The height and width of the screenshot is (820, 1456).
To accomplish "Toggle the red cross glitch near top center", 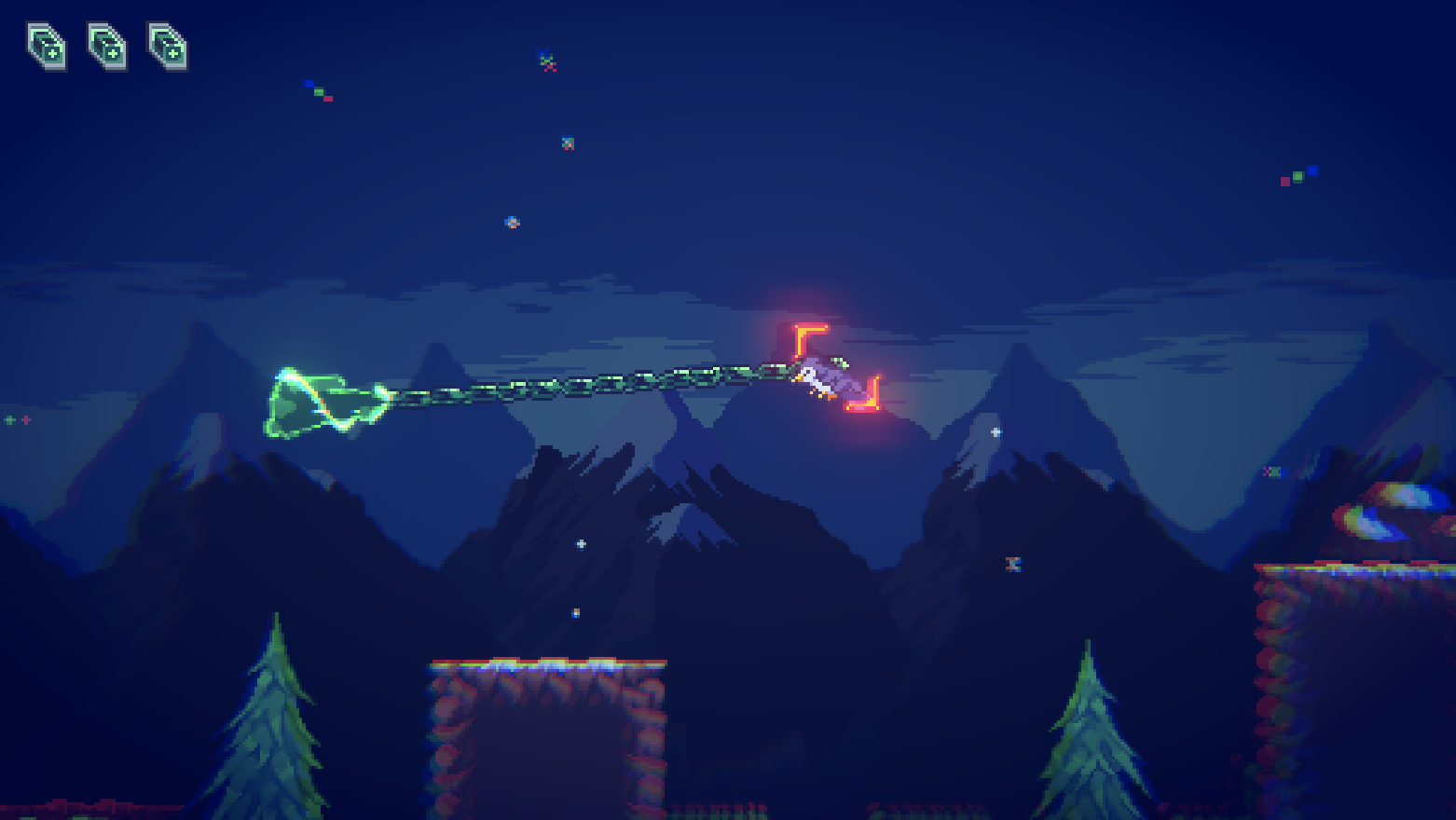I will tap(546, 63).
